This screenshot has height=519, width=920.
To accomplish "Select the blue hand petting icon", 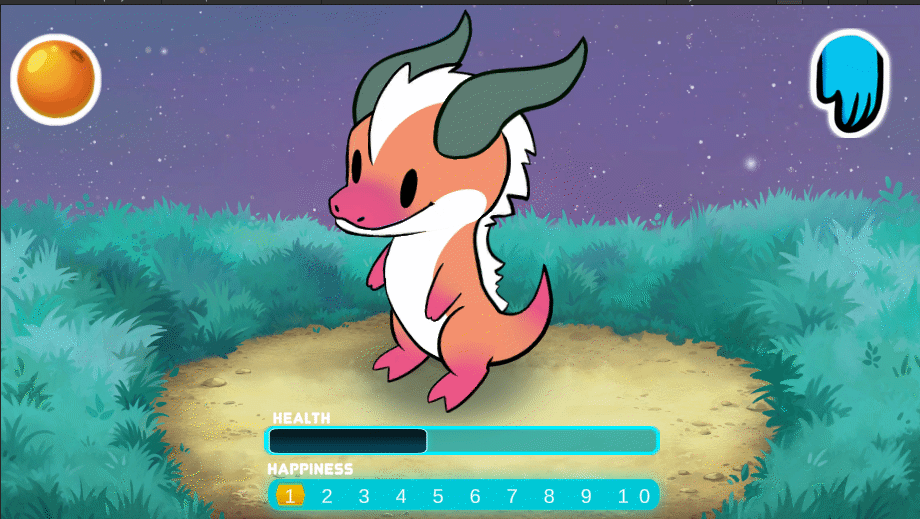I will [850, 82].
